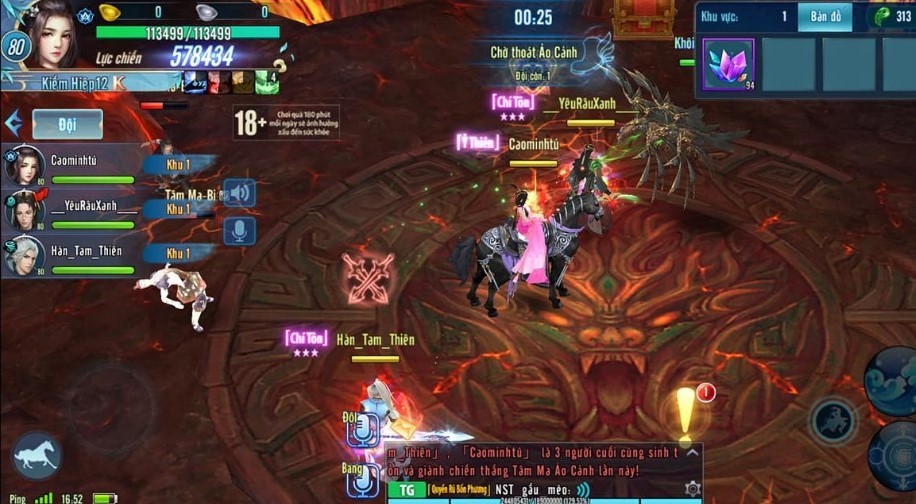The width and height of the screenshot is (916, 504).
Task: Tap the crossed swords attack icon
Action: 367,278
